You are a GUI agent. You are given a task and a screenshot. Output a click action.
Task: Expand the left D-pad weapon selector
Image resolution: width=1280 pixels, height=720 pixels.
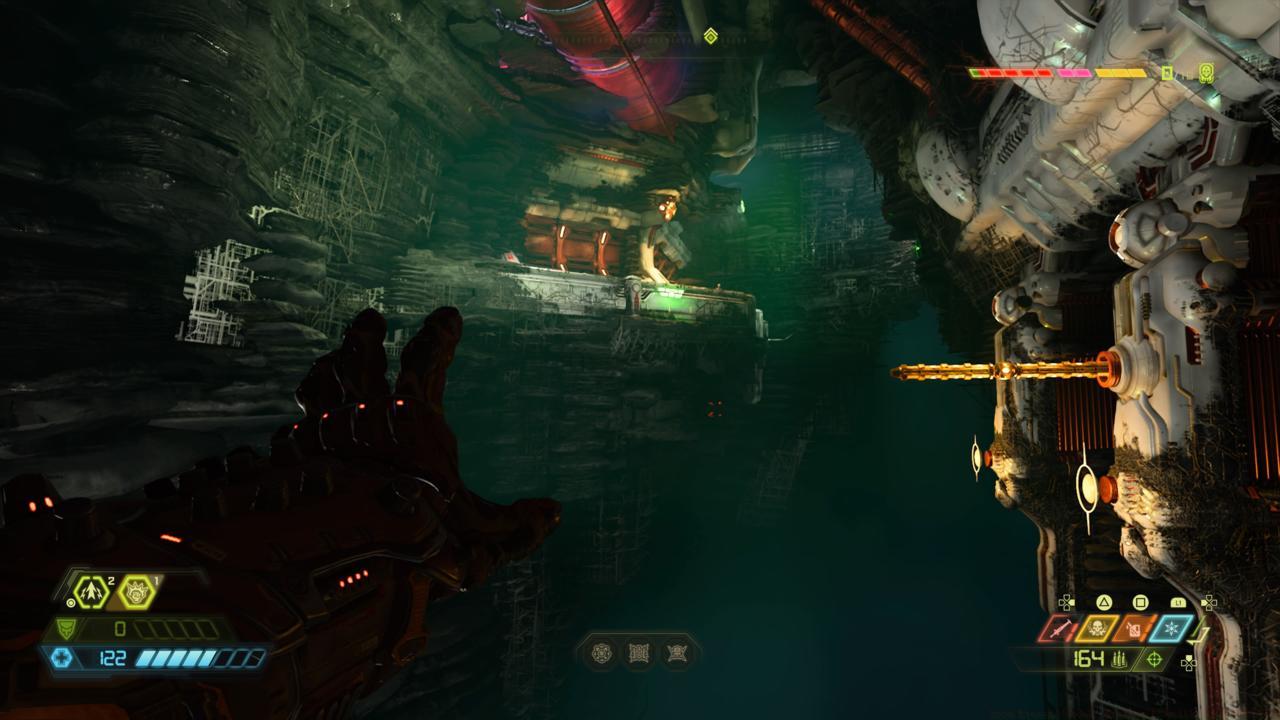1066,601
